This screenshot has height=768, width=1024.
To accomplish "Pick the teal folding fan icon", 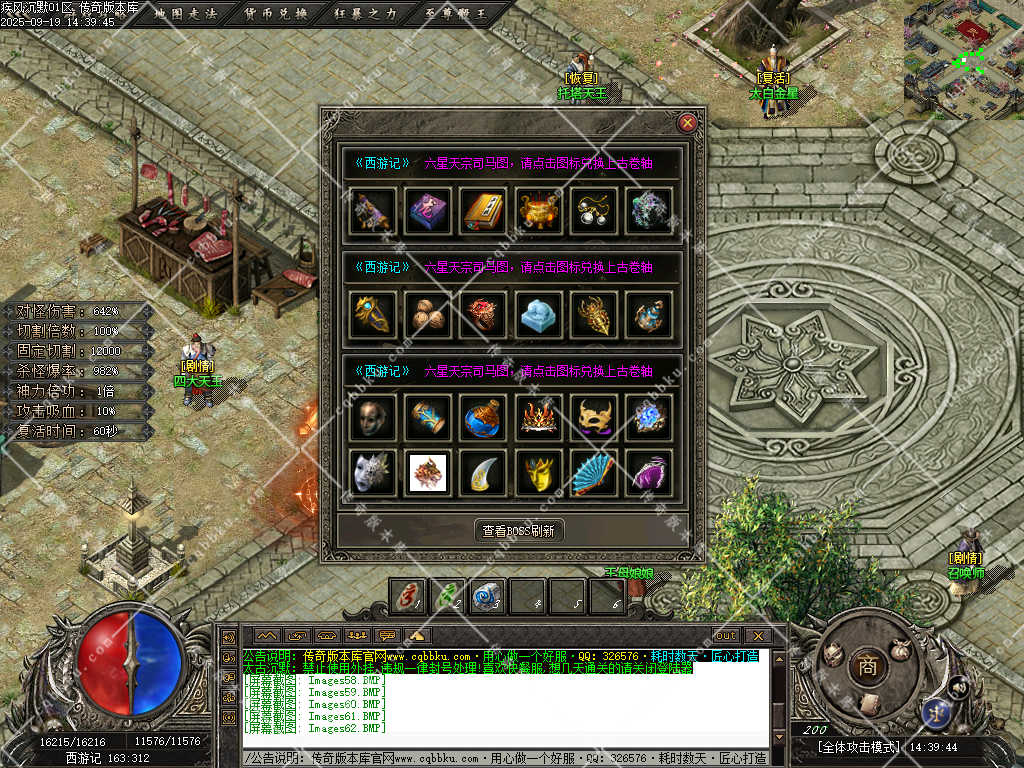I will (x=595, y=472).
